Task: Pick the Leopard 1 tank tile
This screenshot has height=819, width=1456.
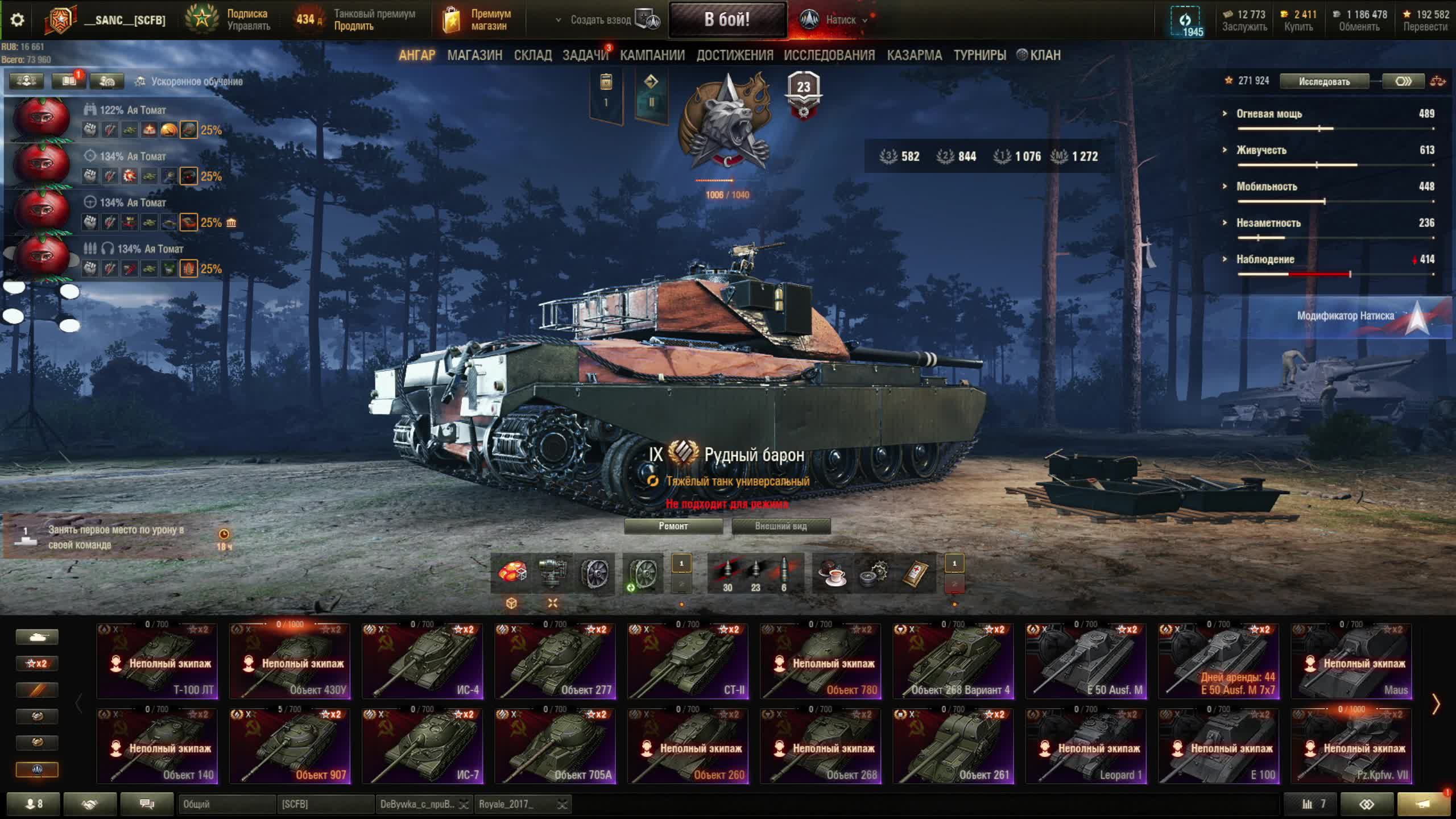Action: click(1086, 746)
